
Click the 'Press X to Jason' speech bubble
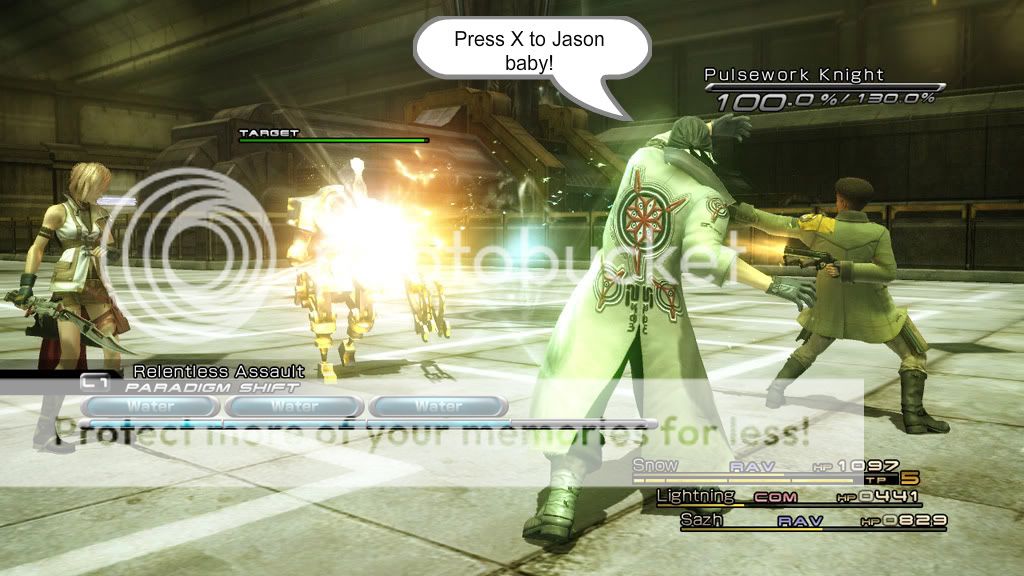pos(528,48)
